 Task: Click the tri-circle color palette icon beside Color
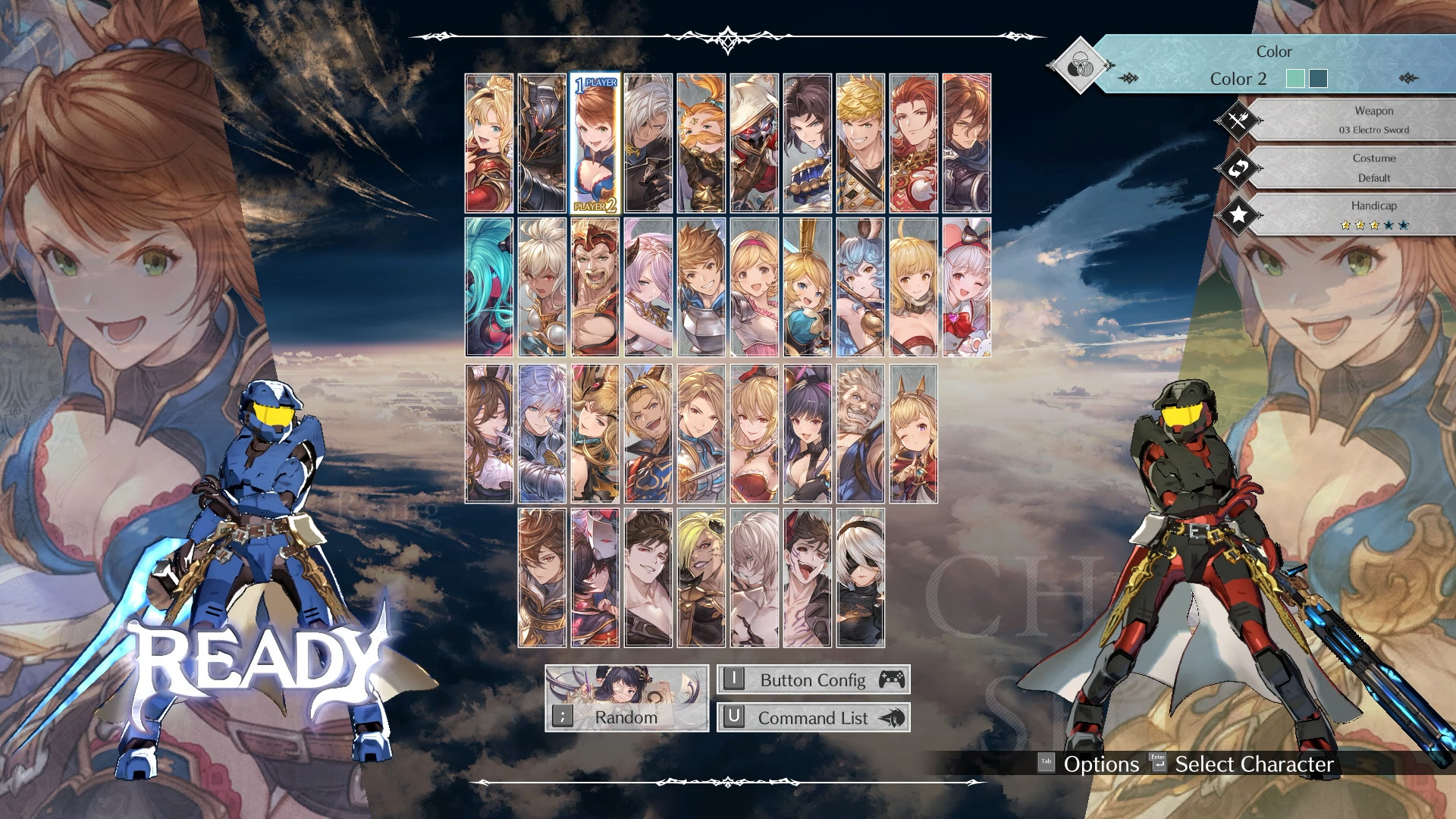(1080, 63)
